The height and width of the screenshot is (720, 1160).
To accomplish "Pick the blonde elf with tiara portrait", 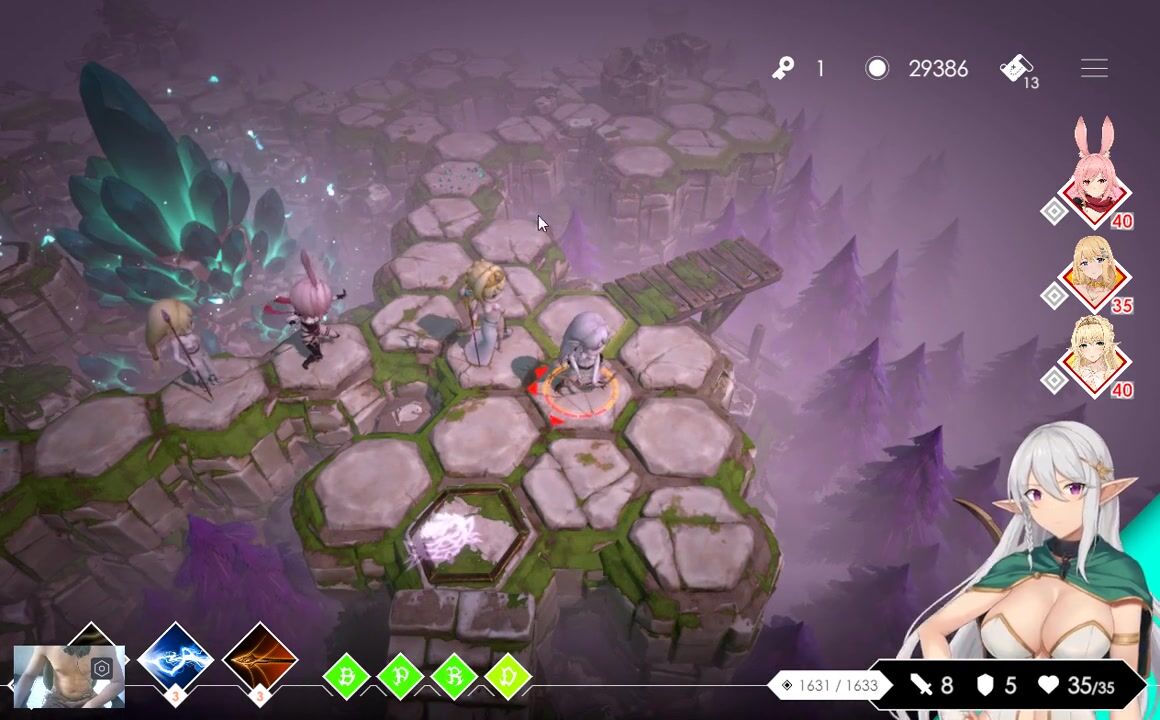I will pyautogui.click(x=1094, y=357).
